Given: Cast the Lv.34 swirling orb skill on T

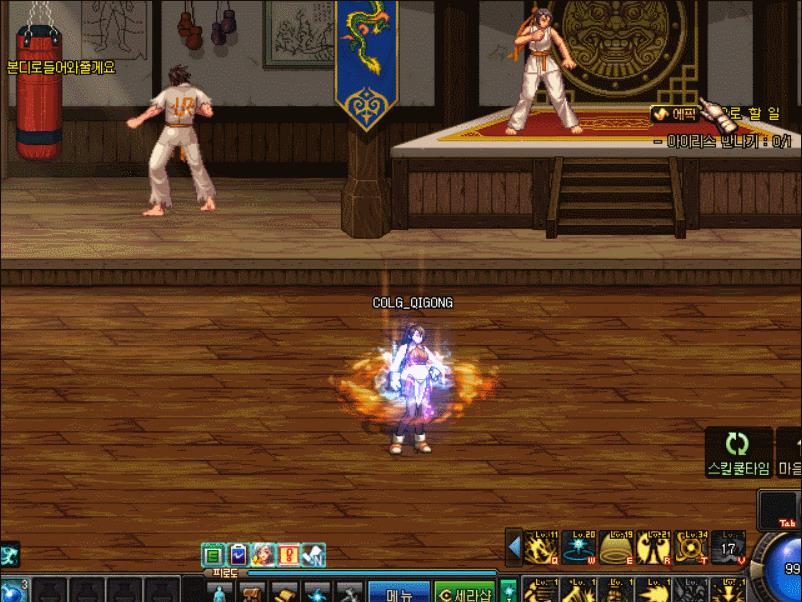Looking at the screenshot, I should tap(692, 547).
